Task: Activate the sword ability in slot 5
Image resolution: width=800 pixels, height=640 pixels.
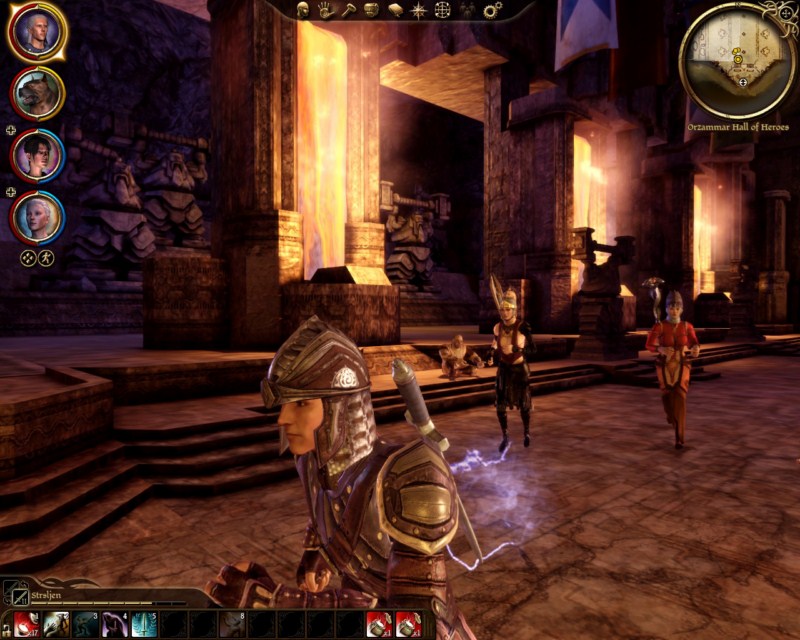Action: 144,625
